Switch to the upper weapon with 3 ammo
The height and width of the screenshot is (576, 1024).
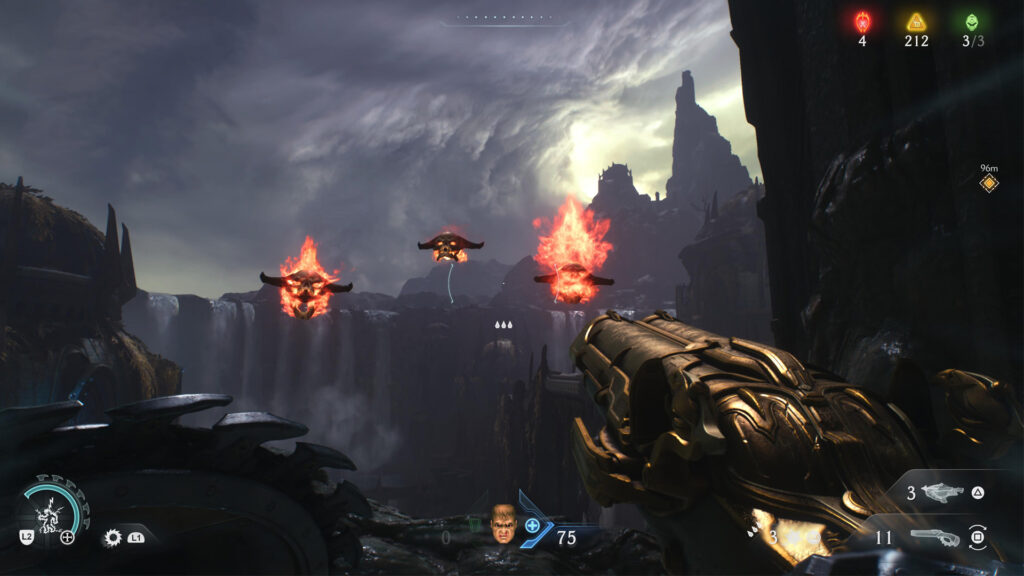[943, 492]
